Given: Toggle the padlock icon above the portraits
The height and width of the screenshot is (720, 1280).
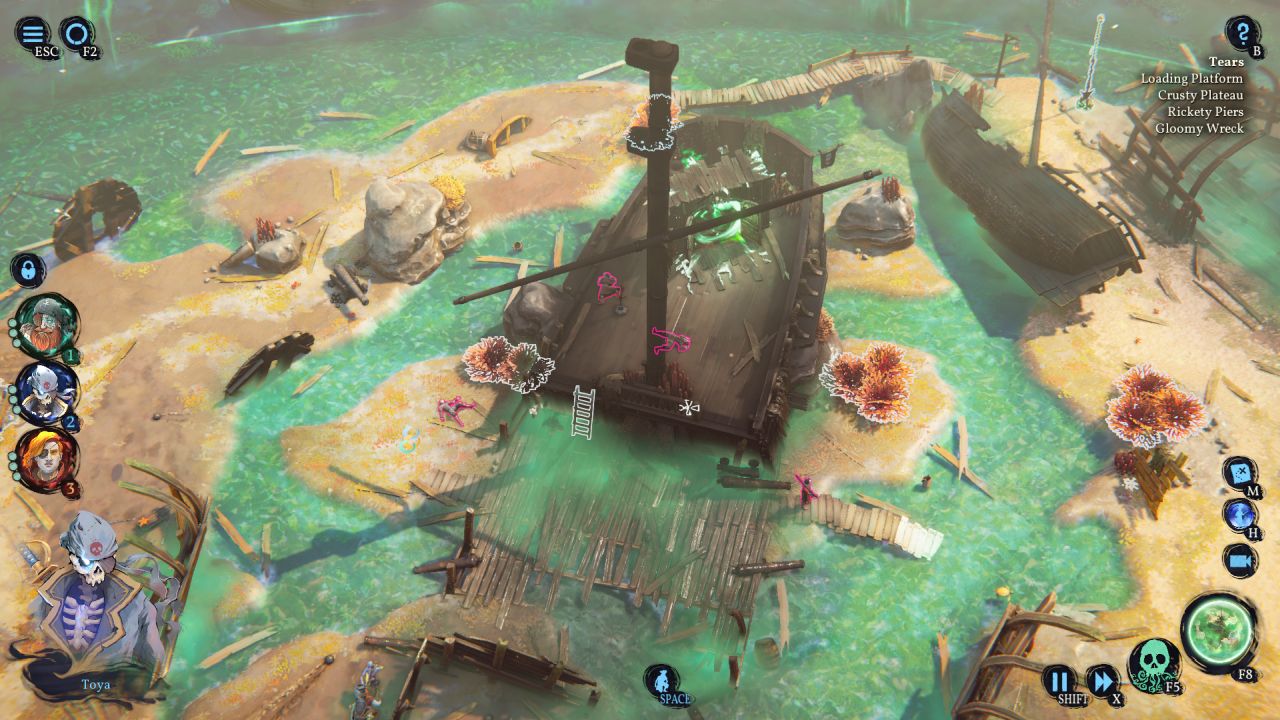Looking at the screenshot, I should pos(28,269).
